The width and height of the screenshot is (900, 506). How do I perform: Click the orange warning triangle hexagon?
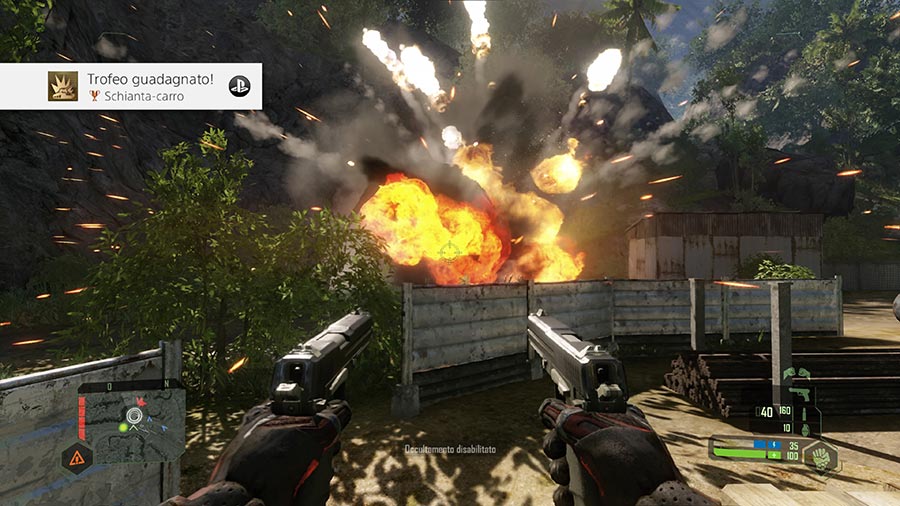tap(77, 459)
